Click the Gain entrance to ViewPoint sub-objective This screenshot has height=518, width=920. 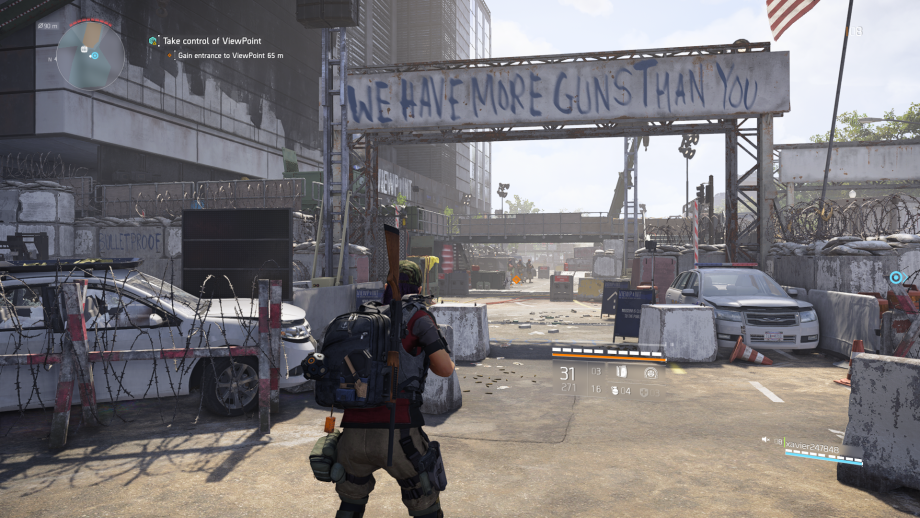[230, 55]
